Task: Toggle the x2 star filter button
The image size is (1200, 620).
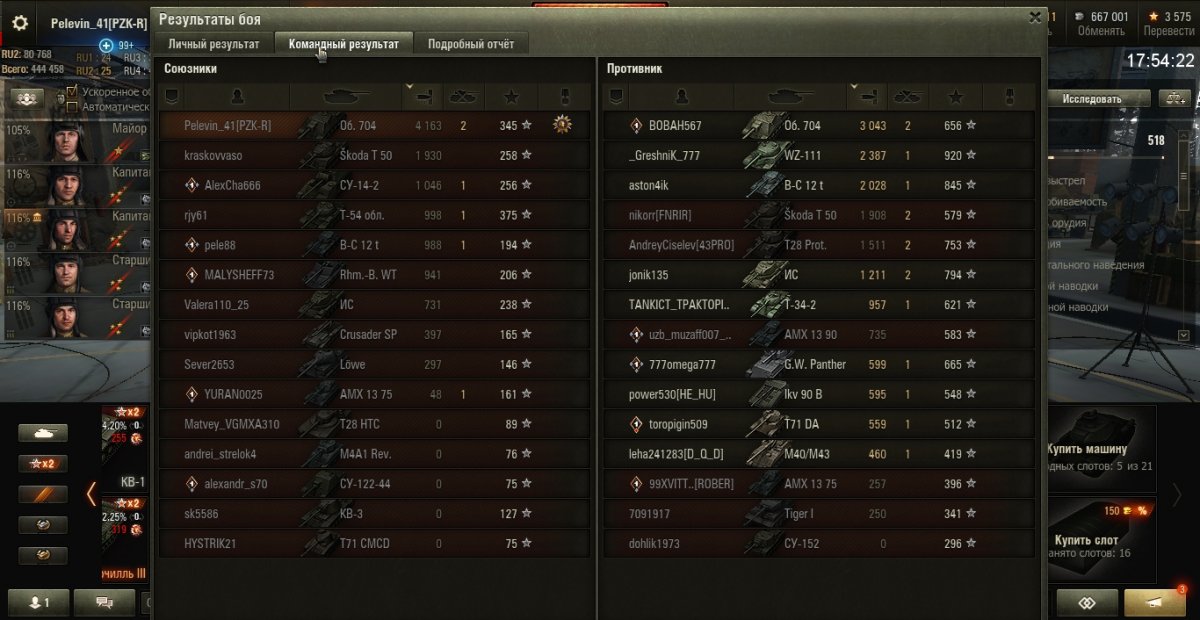Action: coord(43,463)
